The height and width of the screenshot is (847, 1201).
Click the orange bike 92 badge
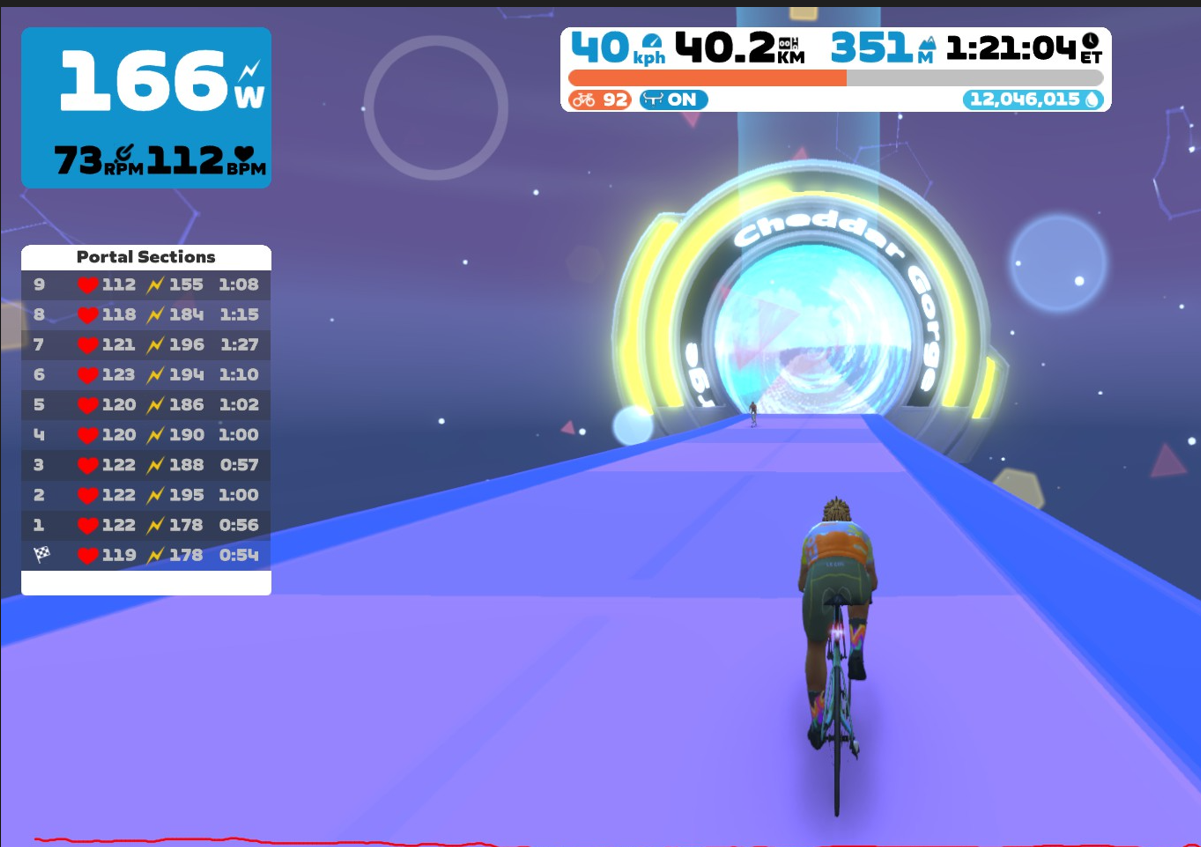(599, 100)
